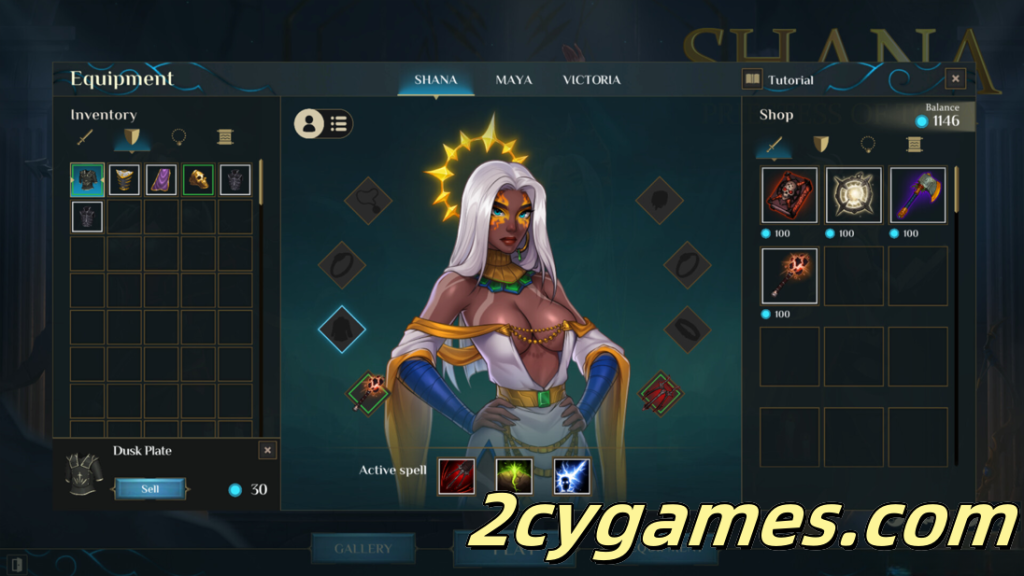The image size is (1024, 576).
Task: Dismiss the Dusk Plate item panel
Action: pyautogui.click(x=267, y=451)
